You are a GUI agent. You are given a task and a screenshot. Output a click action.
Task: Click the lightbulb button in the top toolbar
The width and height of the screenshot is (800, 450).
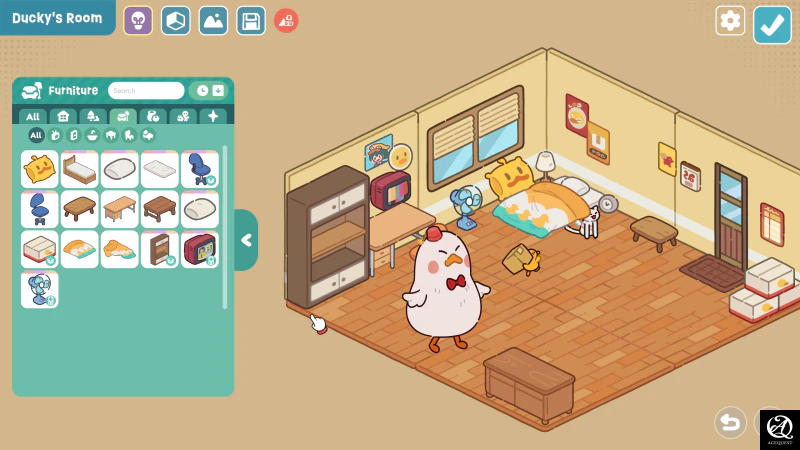point(138,20)
